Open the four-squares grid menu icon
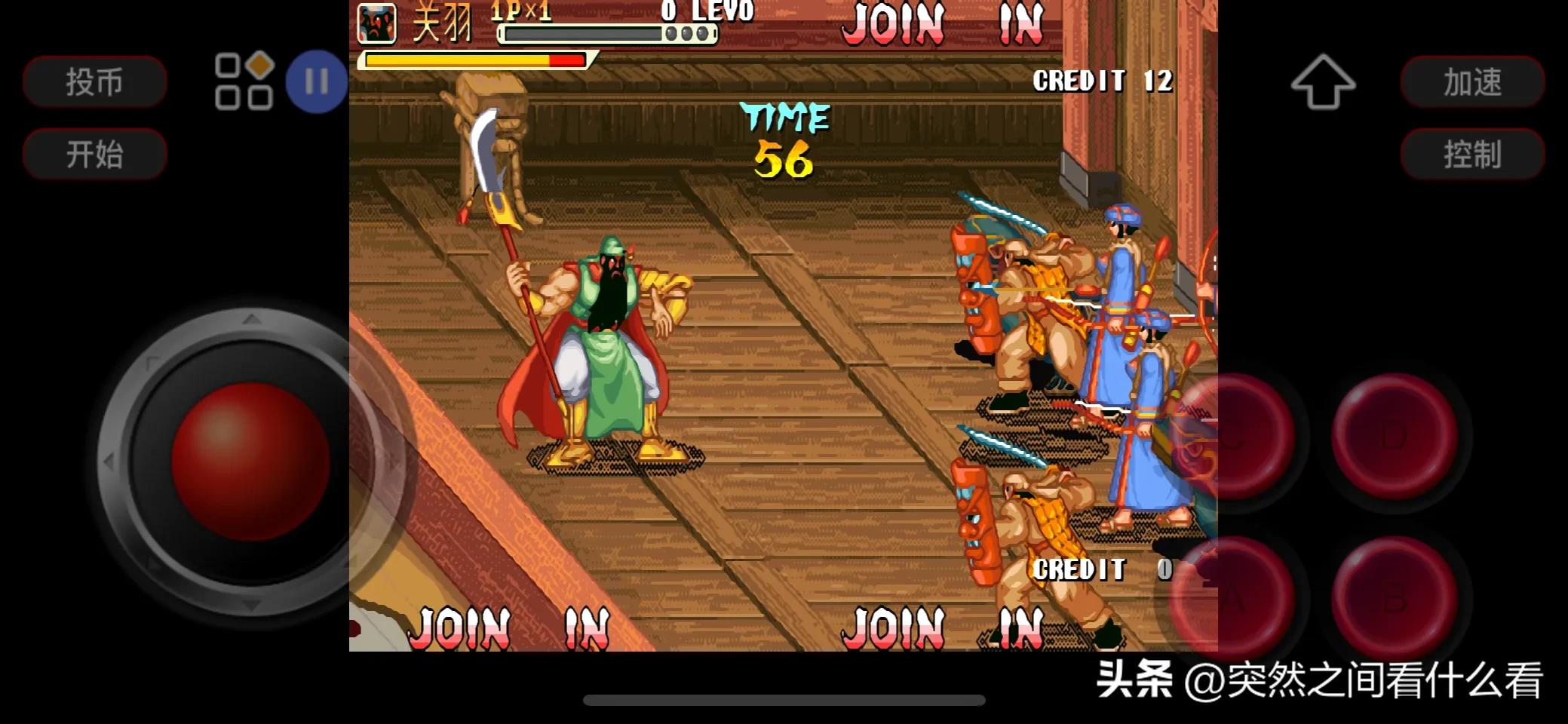Image resolution: width=1568 pixels, height=724 pixels. 244,81
